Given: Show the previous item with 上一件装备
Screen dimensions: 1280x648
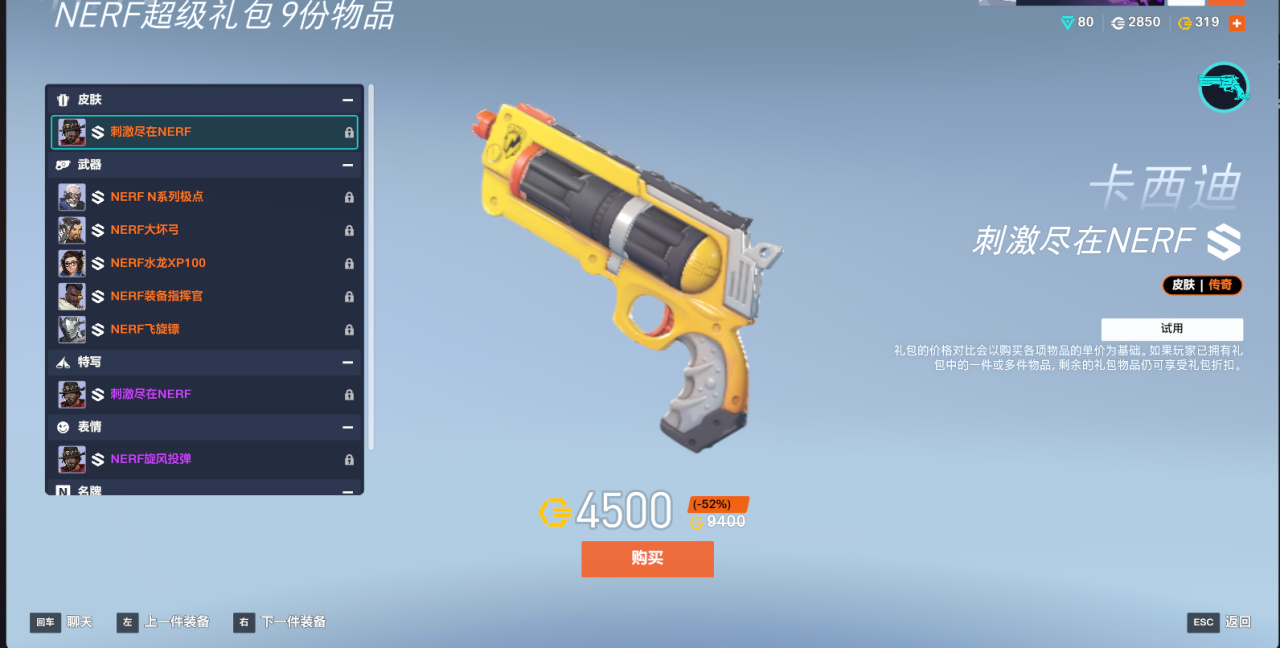Looking at the screenshot, I should (x=164, y=622).
